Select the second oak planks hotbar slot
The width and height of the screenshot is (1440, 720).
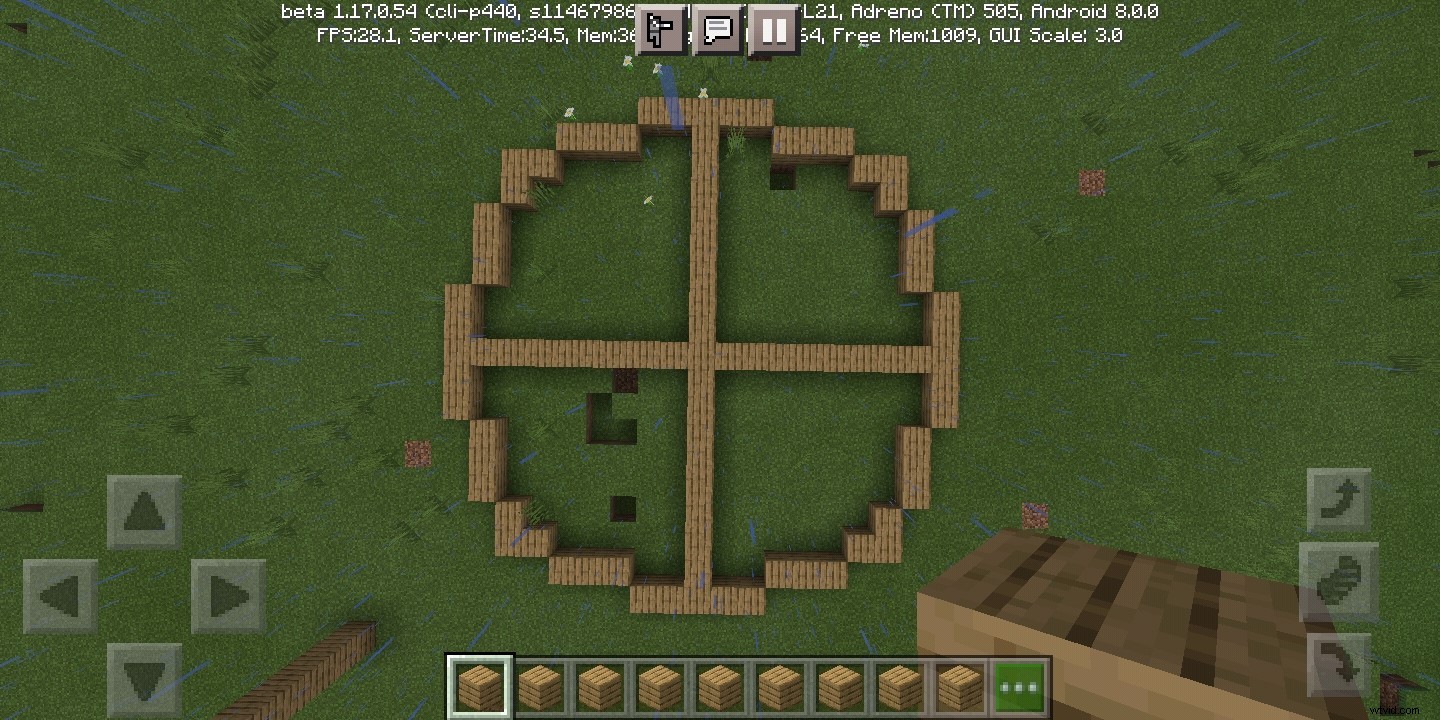click(541, 684)
